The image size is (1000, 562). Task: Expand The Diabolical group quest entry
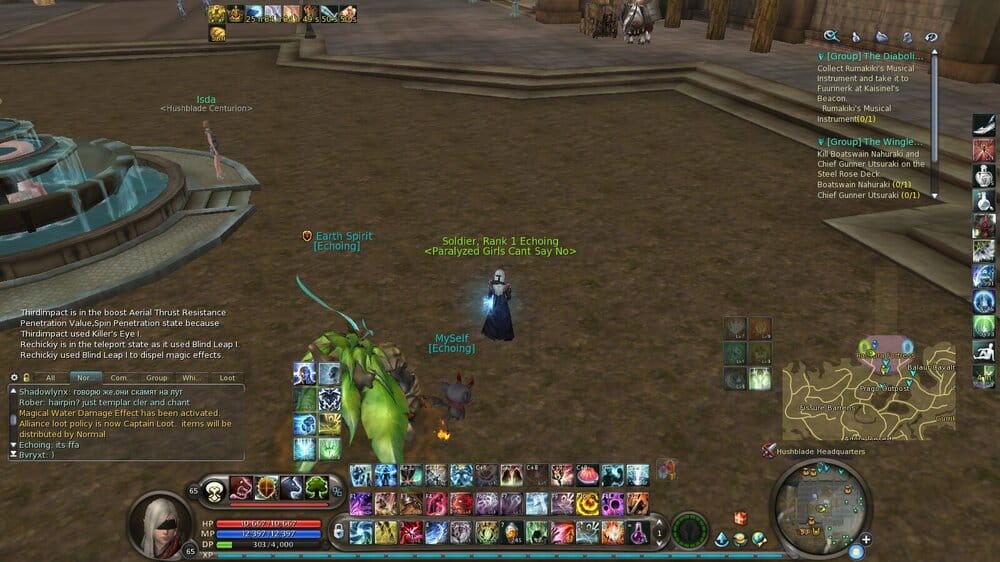click(x=870, y=57)
